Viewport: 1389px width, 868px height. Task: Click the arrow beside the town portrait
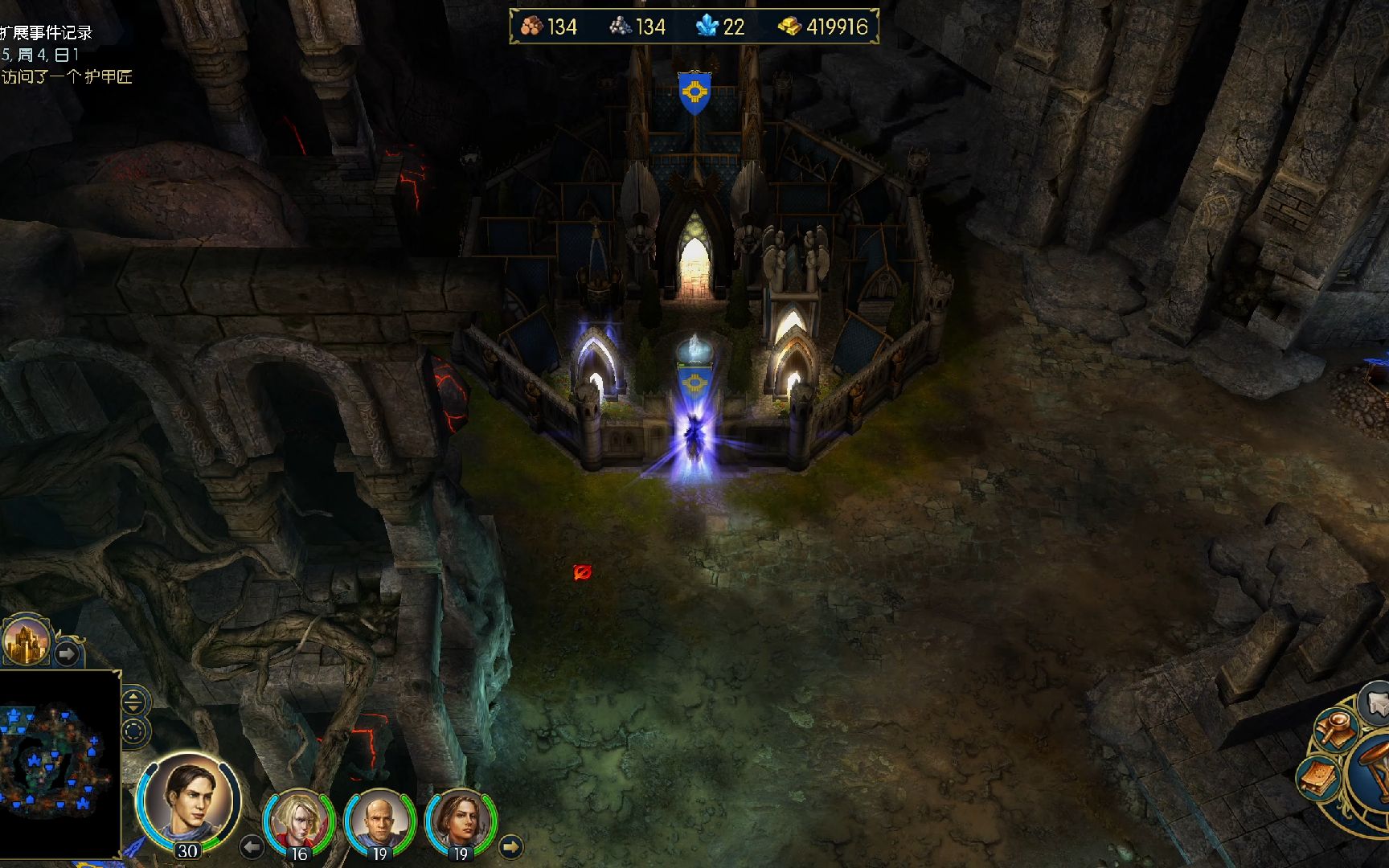point(68,653)
